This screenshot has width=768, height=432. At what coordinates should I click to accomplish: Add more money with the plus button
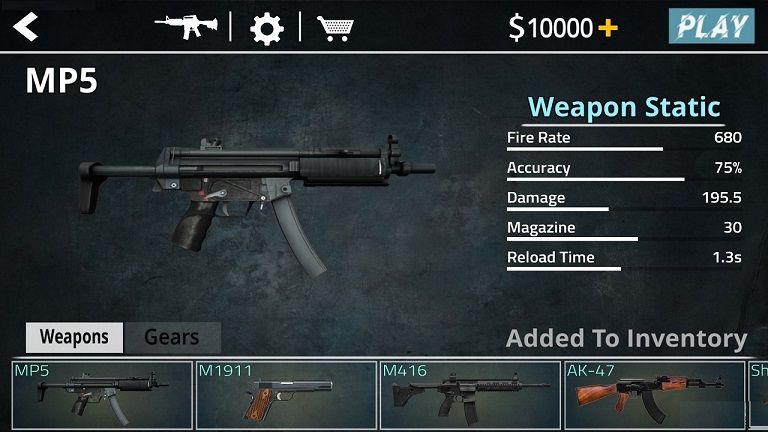[608, 28]
